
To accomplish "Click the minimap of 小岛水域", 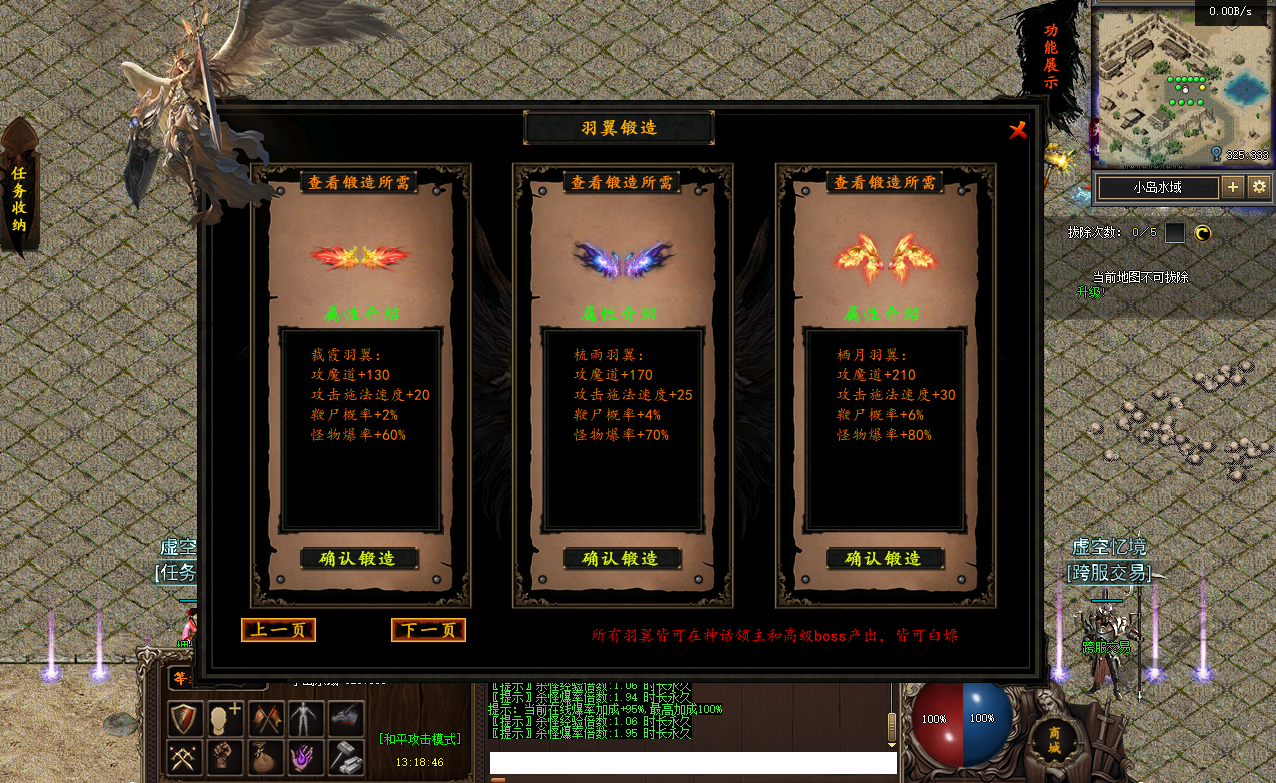I will coord(1180,85).
